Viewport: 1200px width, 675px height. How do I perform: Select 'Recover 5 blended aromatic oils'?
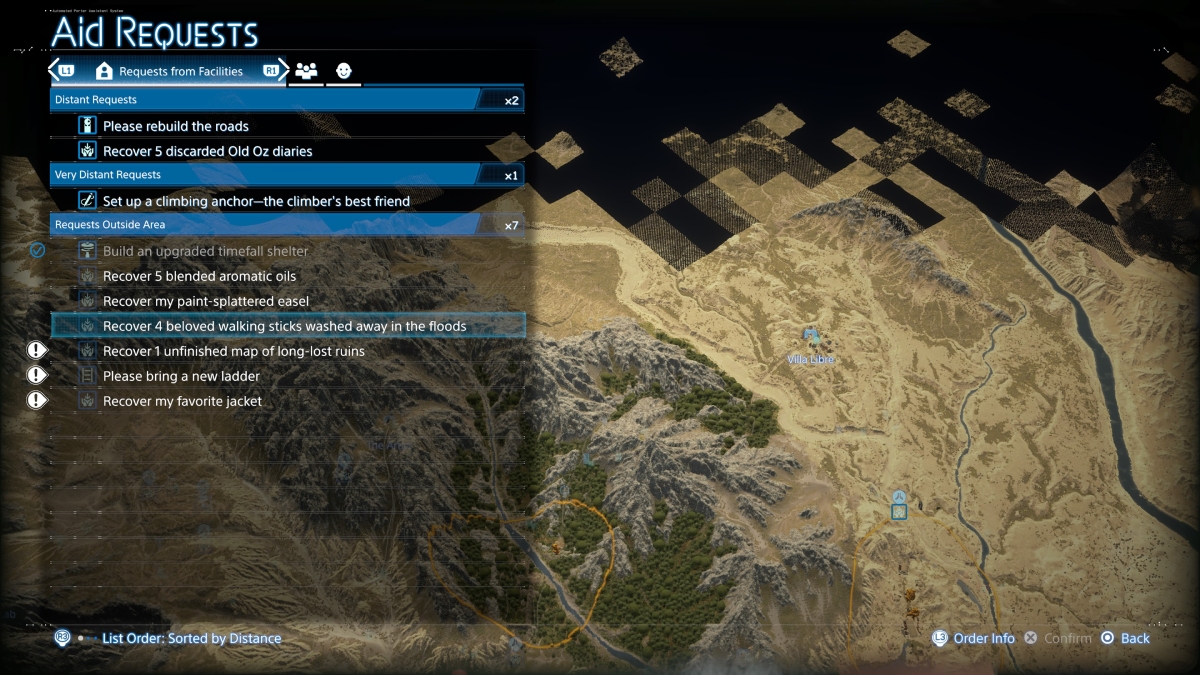(199, 276)
